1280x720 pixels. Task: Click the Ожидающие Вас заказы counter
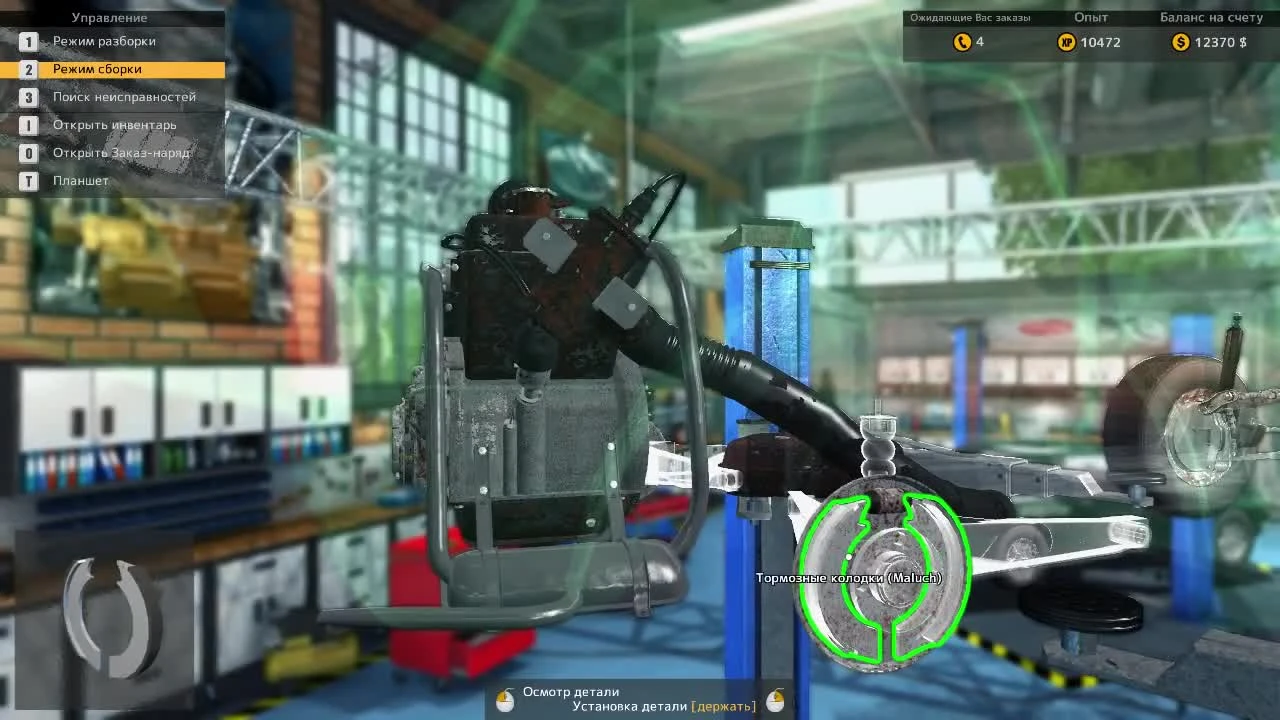pyautogui.click(x=971, y=17)
